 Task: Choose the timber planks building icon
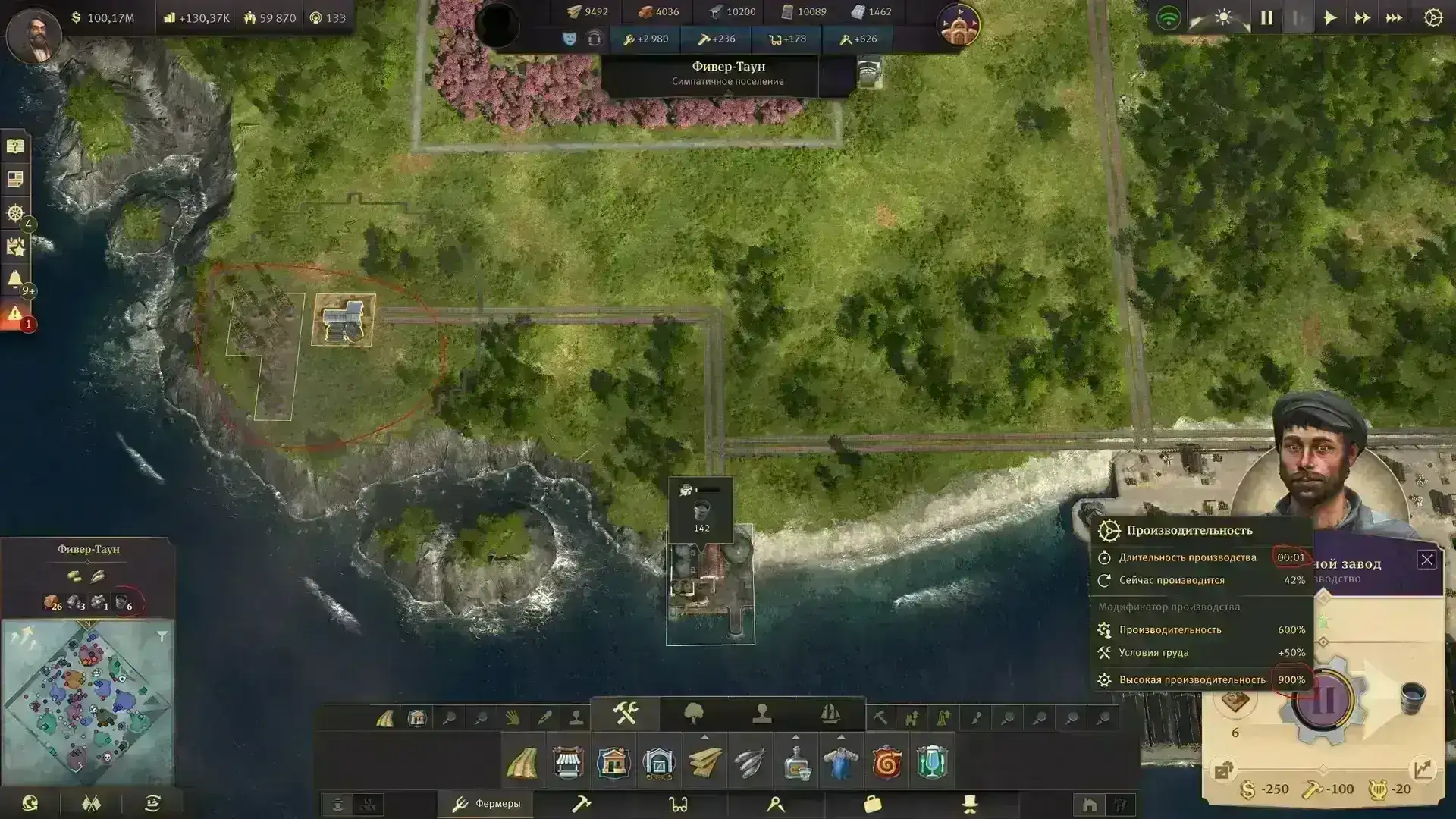(x=704, y=762)
